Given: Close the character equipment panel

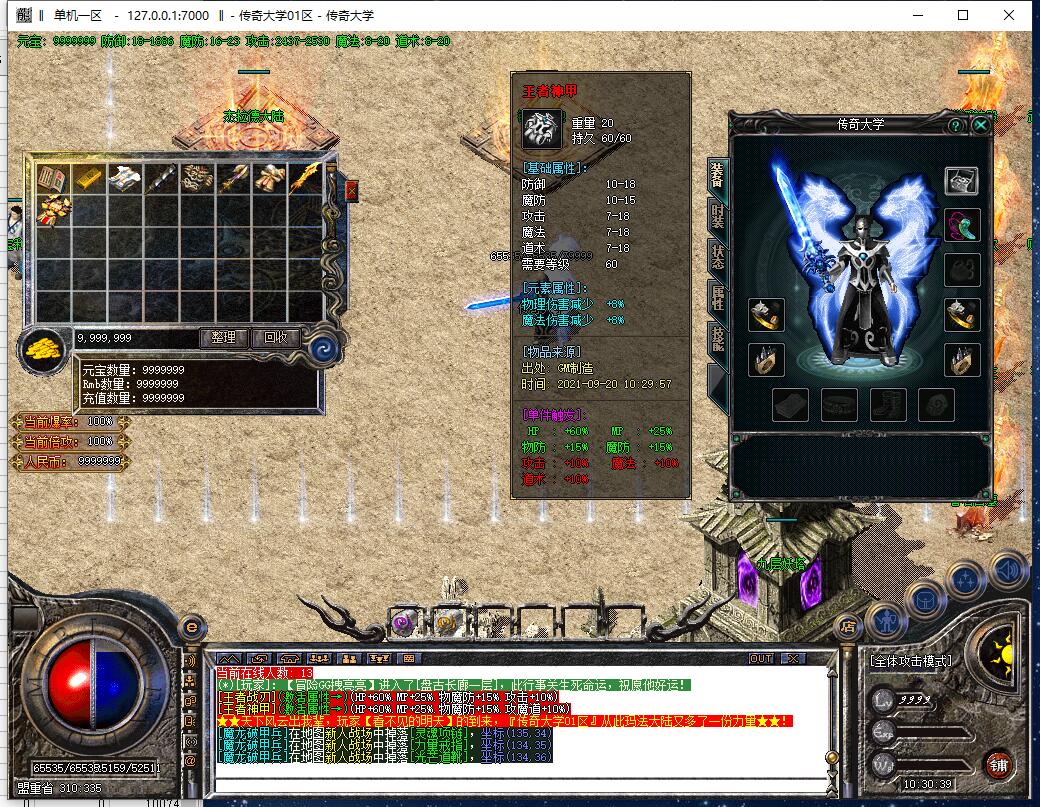Looking at the screenshot, I should [981, 125].
